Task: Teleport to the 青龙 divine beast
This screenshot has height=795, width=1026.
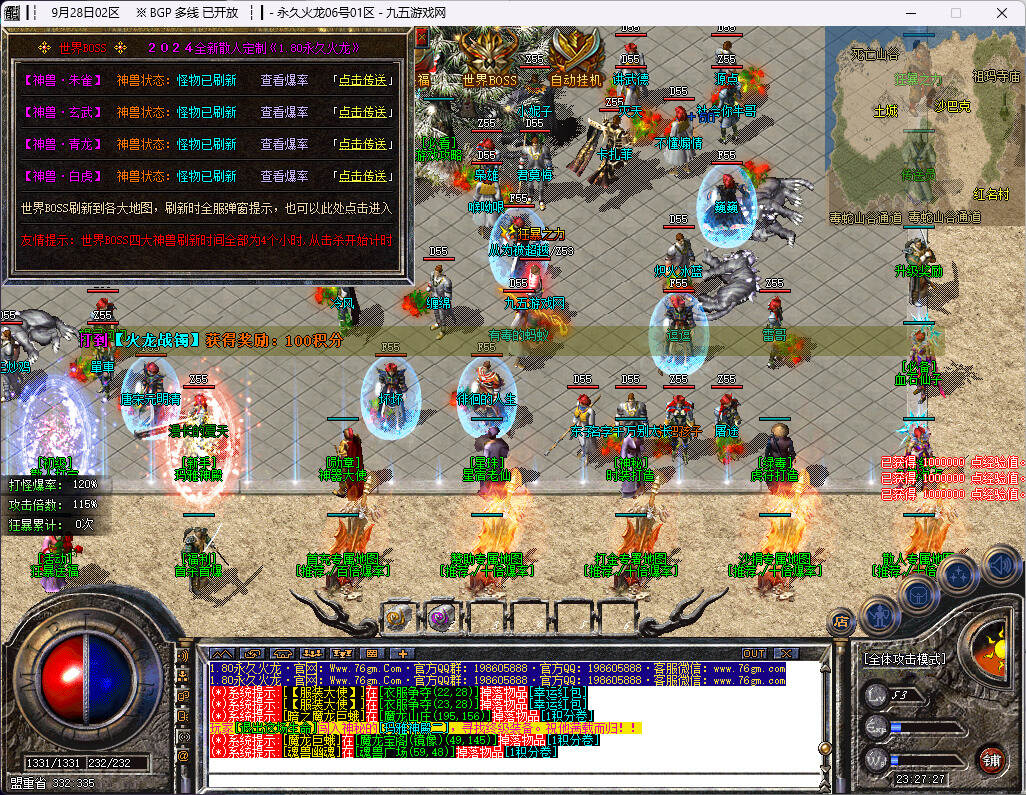Action: [x=362, y=145]
